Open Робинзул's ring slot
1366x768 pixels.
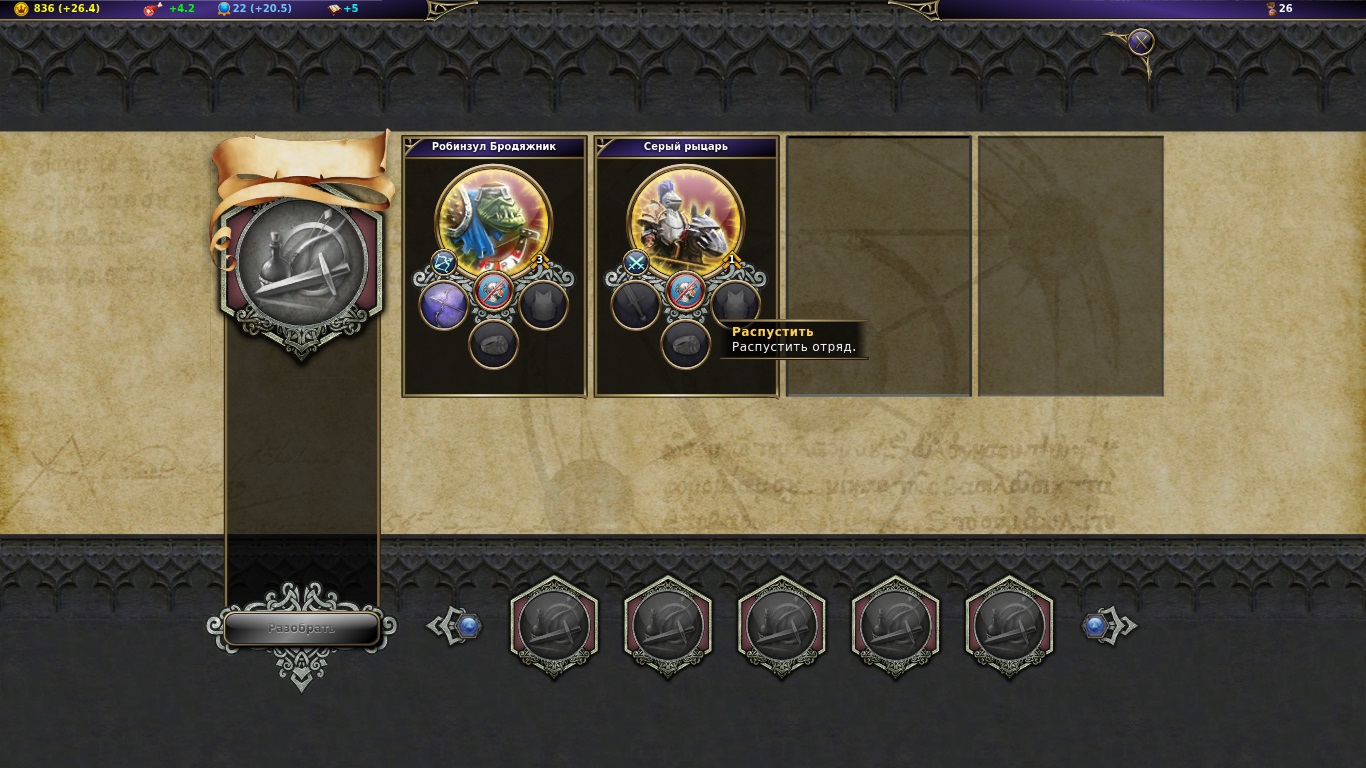(x=494, y=344)
